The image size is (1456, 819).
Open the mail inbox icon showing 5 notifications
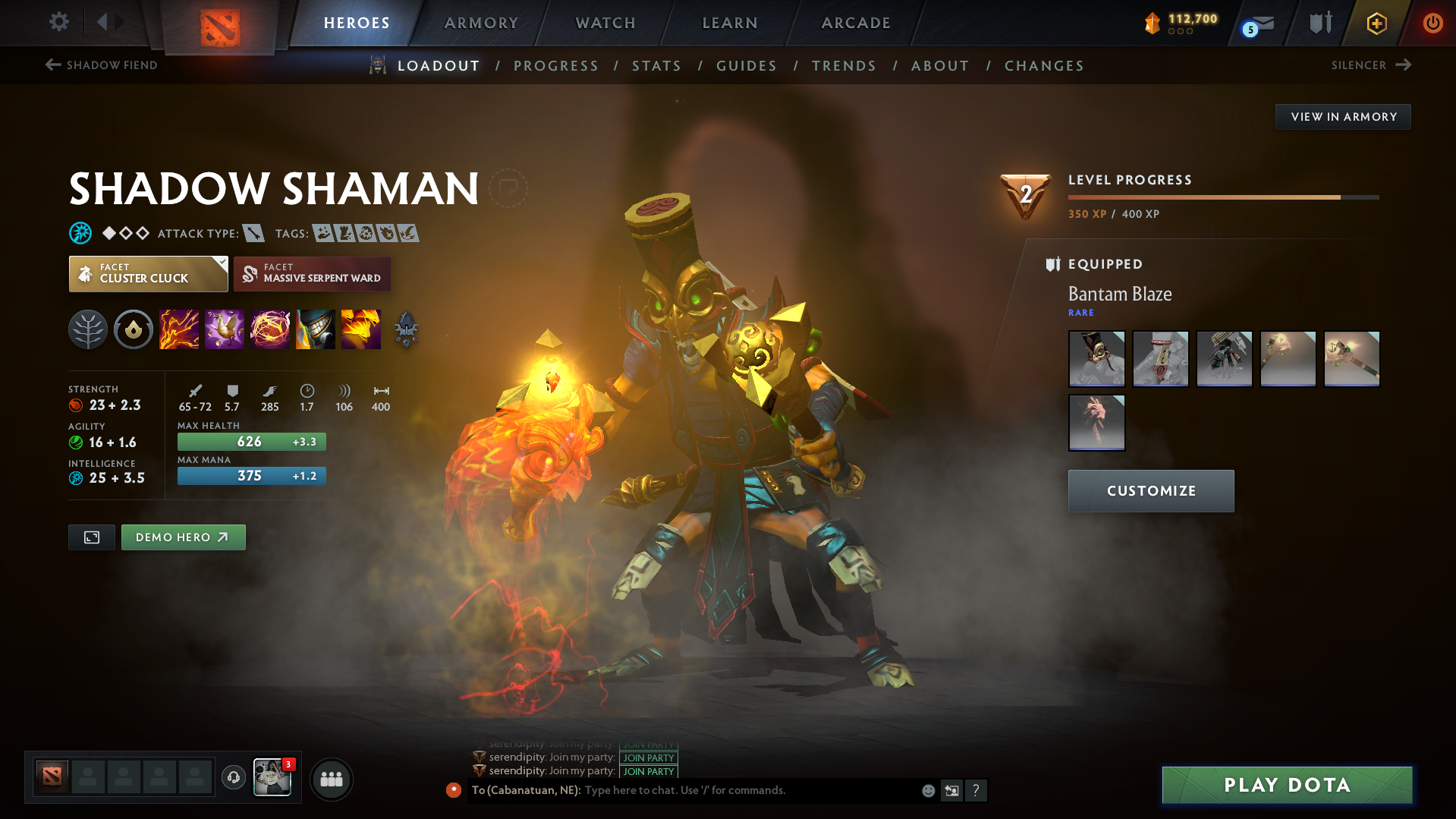click(x=1253, y=23)
